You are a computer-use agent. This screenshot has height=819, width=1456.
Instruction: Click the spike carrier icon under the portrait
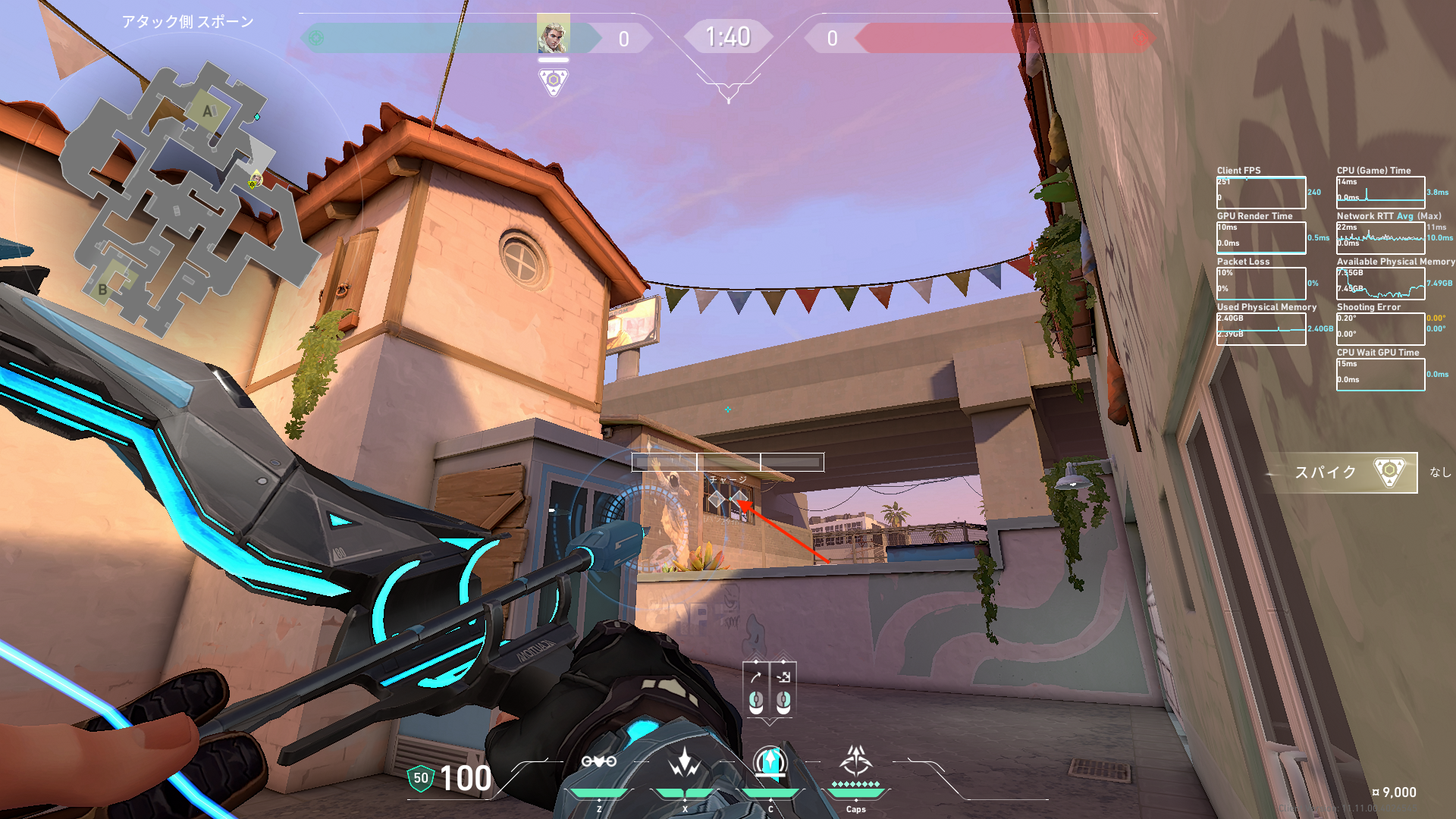554,81
